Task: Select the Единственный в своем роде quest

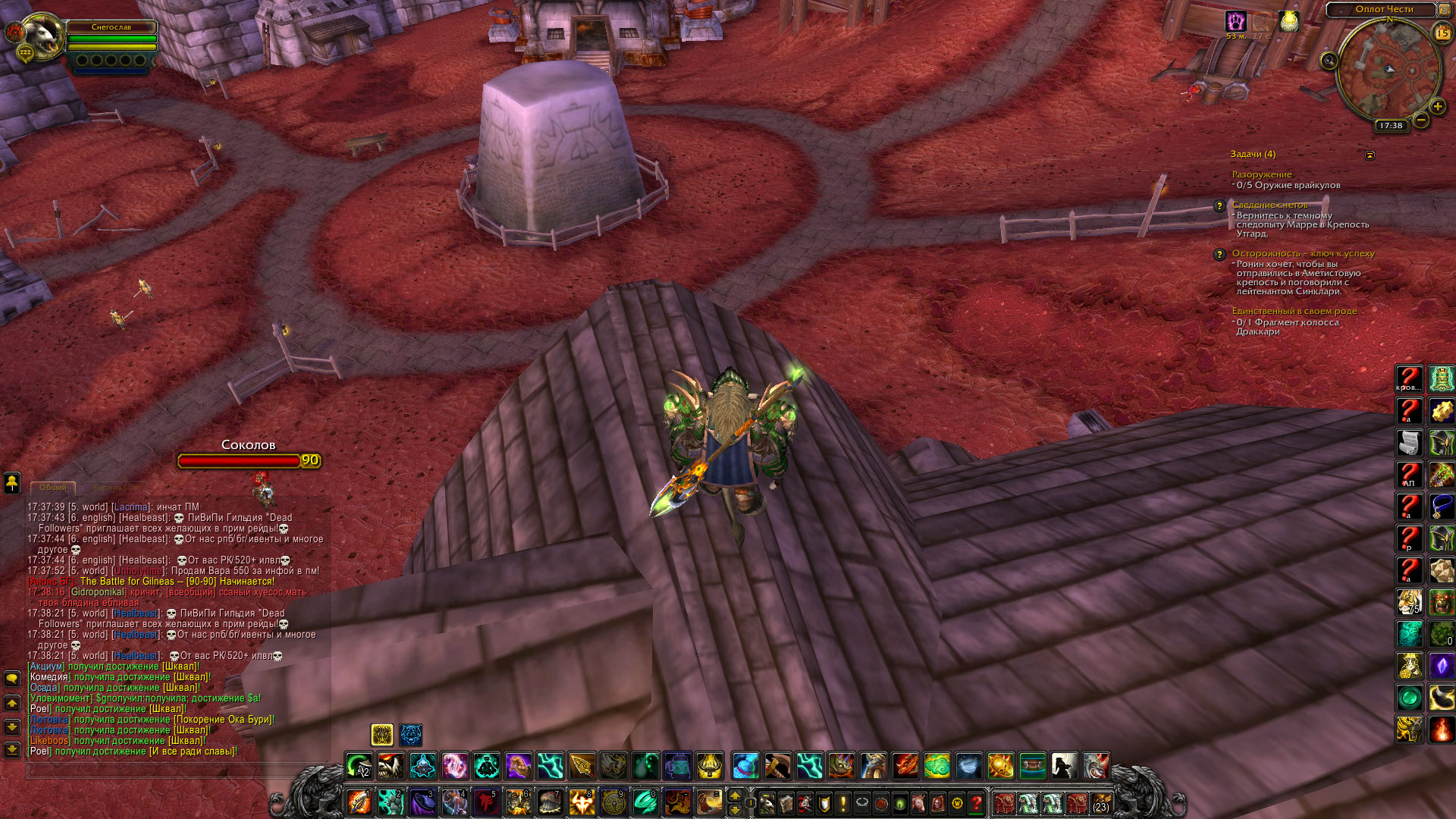Action: (x=1294, y=311)
